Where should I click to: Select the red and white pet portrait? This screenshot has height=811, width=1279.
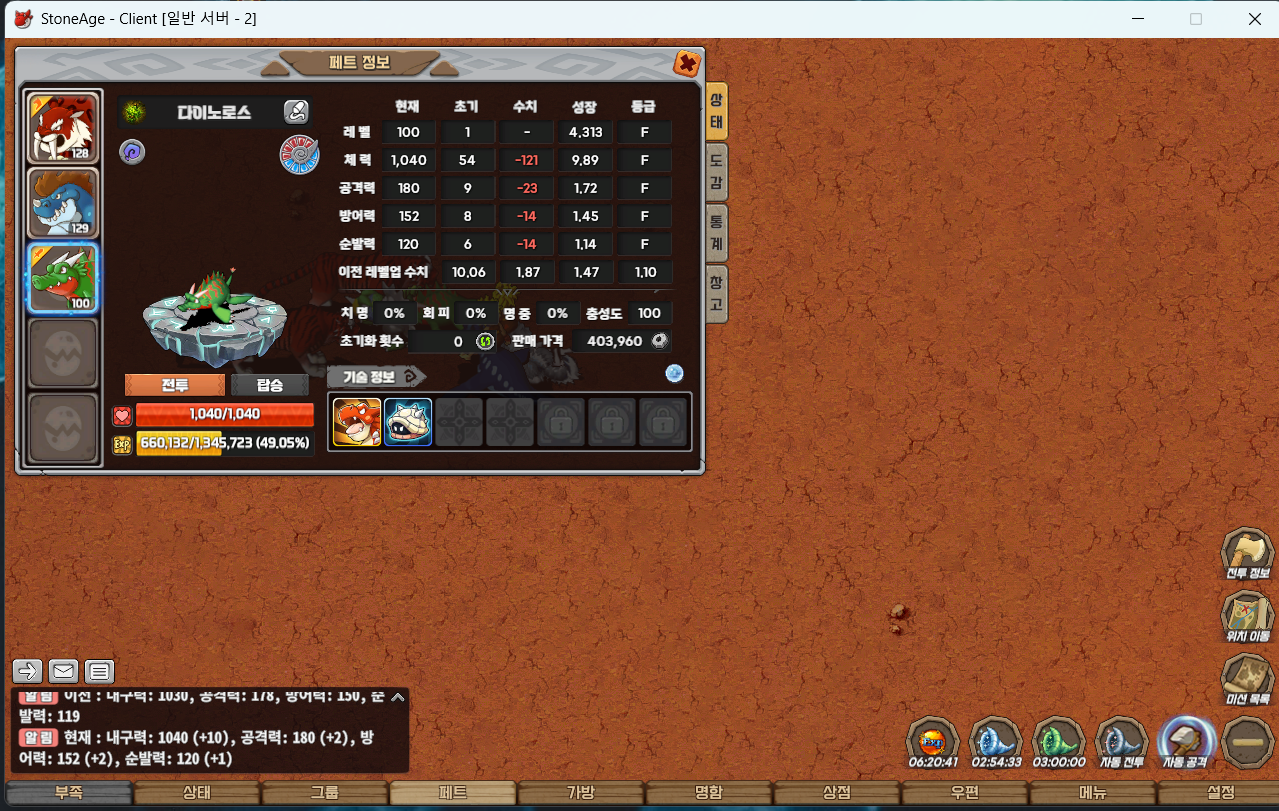pyautogui.click(x=63, y=127)
